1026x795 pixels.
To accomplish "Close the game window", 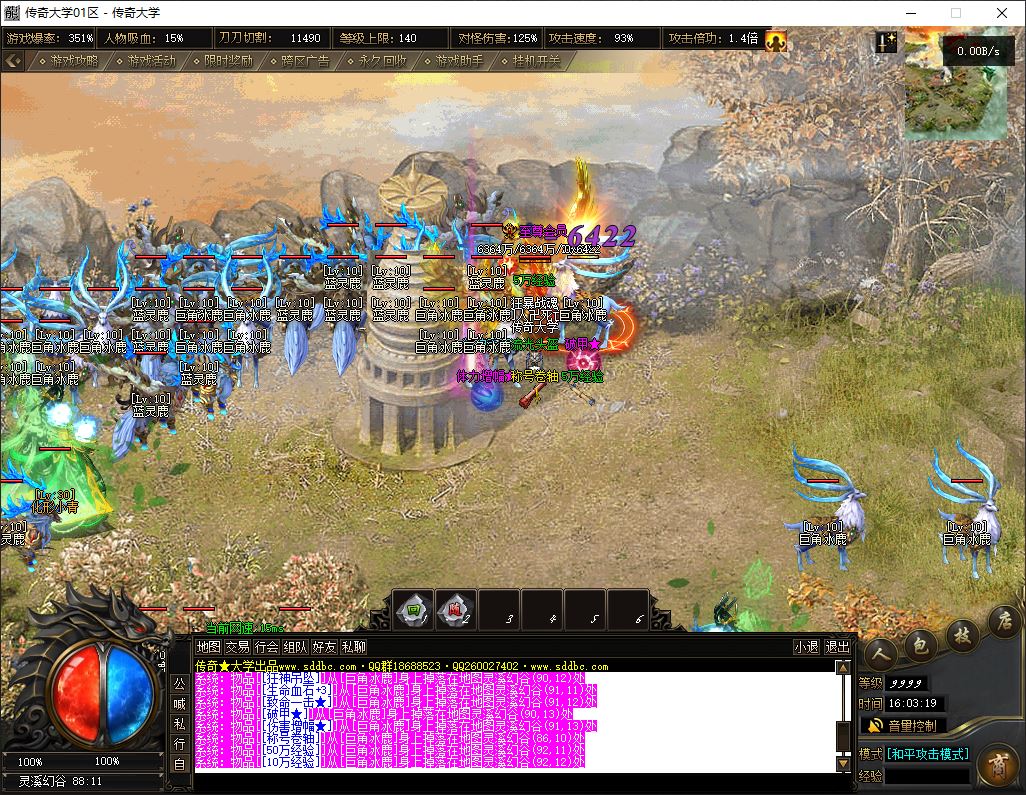I will click(x=1002, y=13).
